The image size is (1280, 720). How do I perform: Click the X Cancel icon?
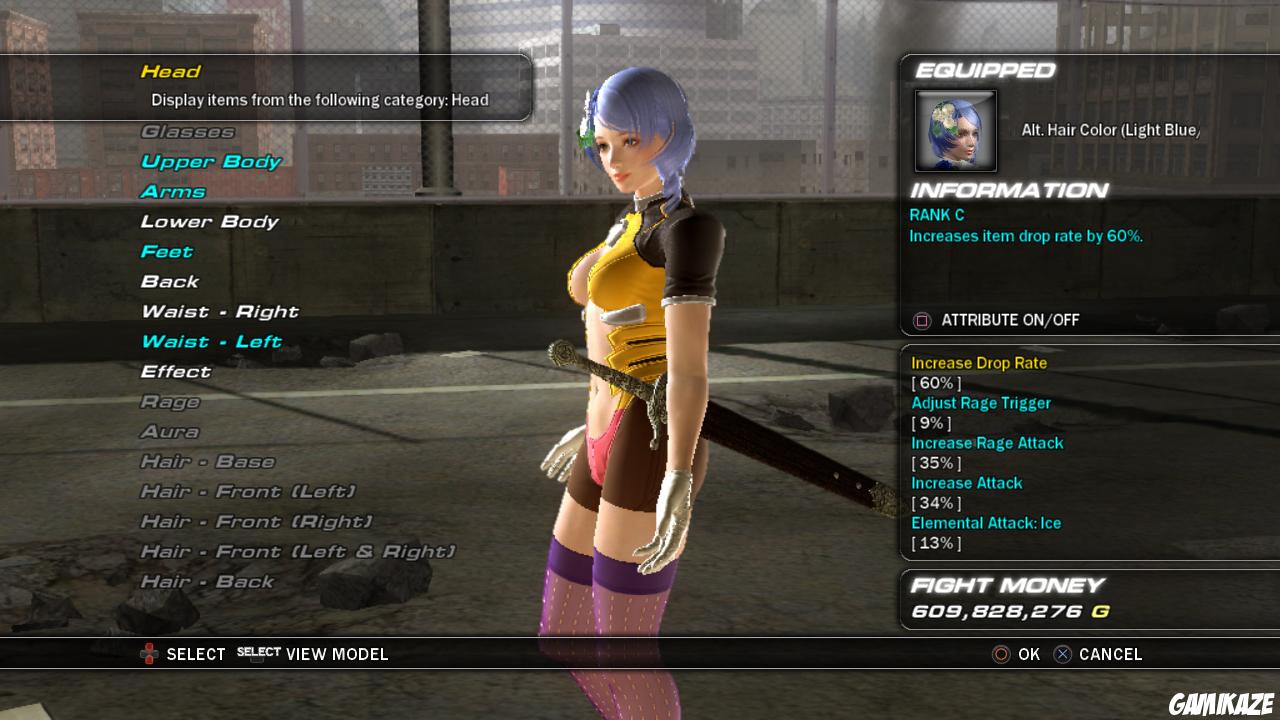click(x=1062, y=654)
